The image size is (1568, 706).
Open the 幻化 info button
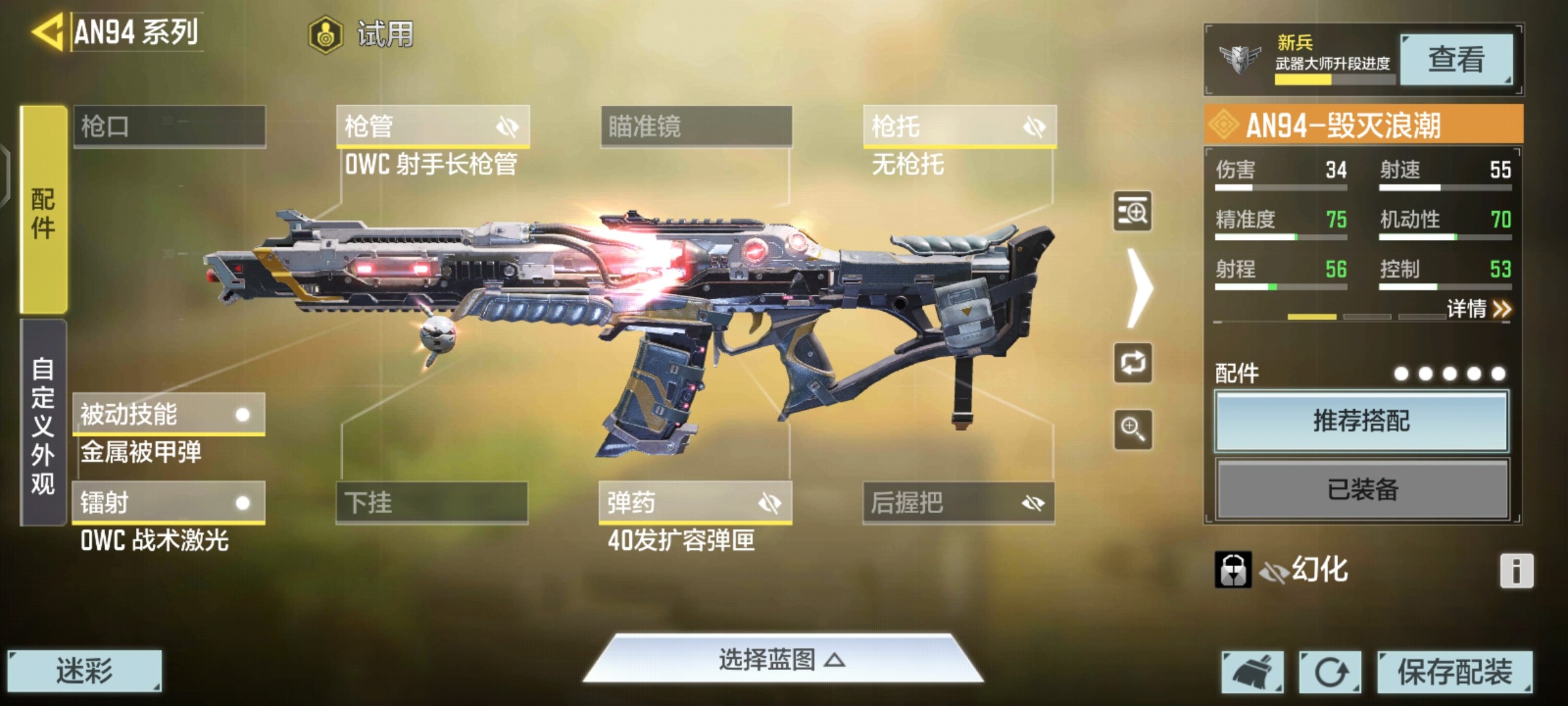(x=1516, y=571)
